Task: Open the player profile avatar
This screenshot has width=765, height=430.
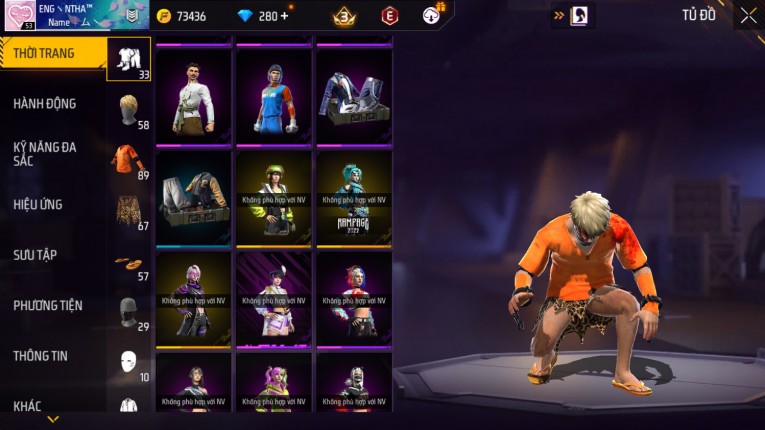Action: click(x=19, y=16)
